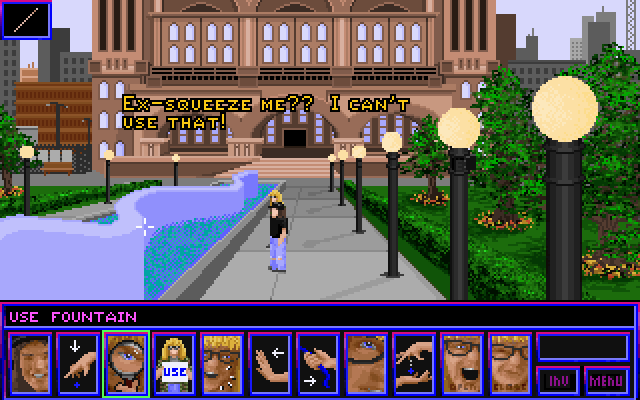Select the laughing face verb icon
Viewport: 640px width, 400px height.
pos(30,363)
